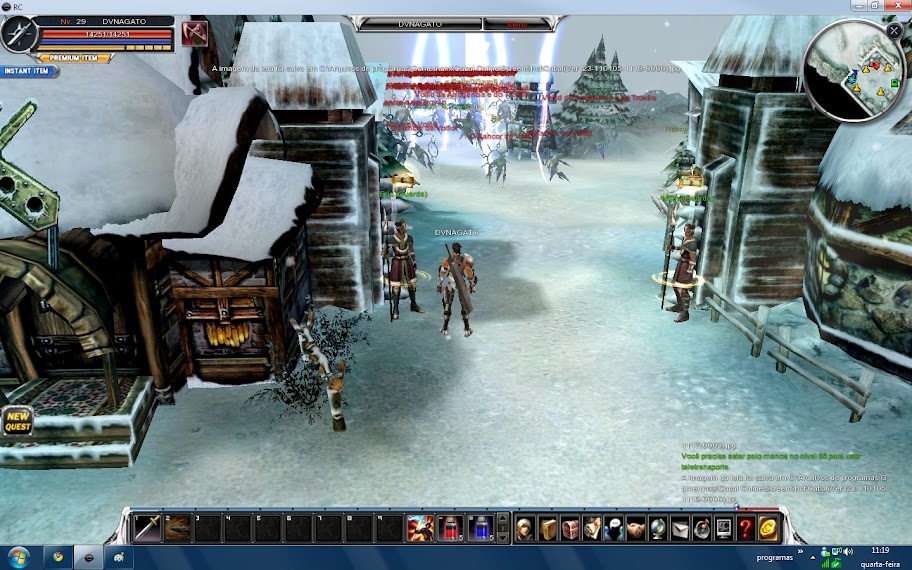Click the red buff icon beside the player bars
The width and height of the screenshot is (912, 570).
click(x=195, y=33)
